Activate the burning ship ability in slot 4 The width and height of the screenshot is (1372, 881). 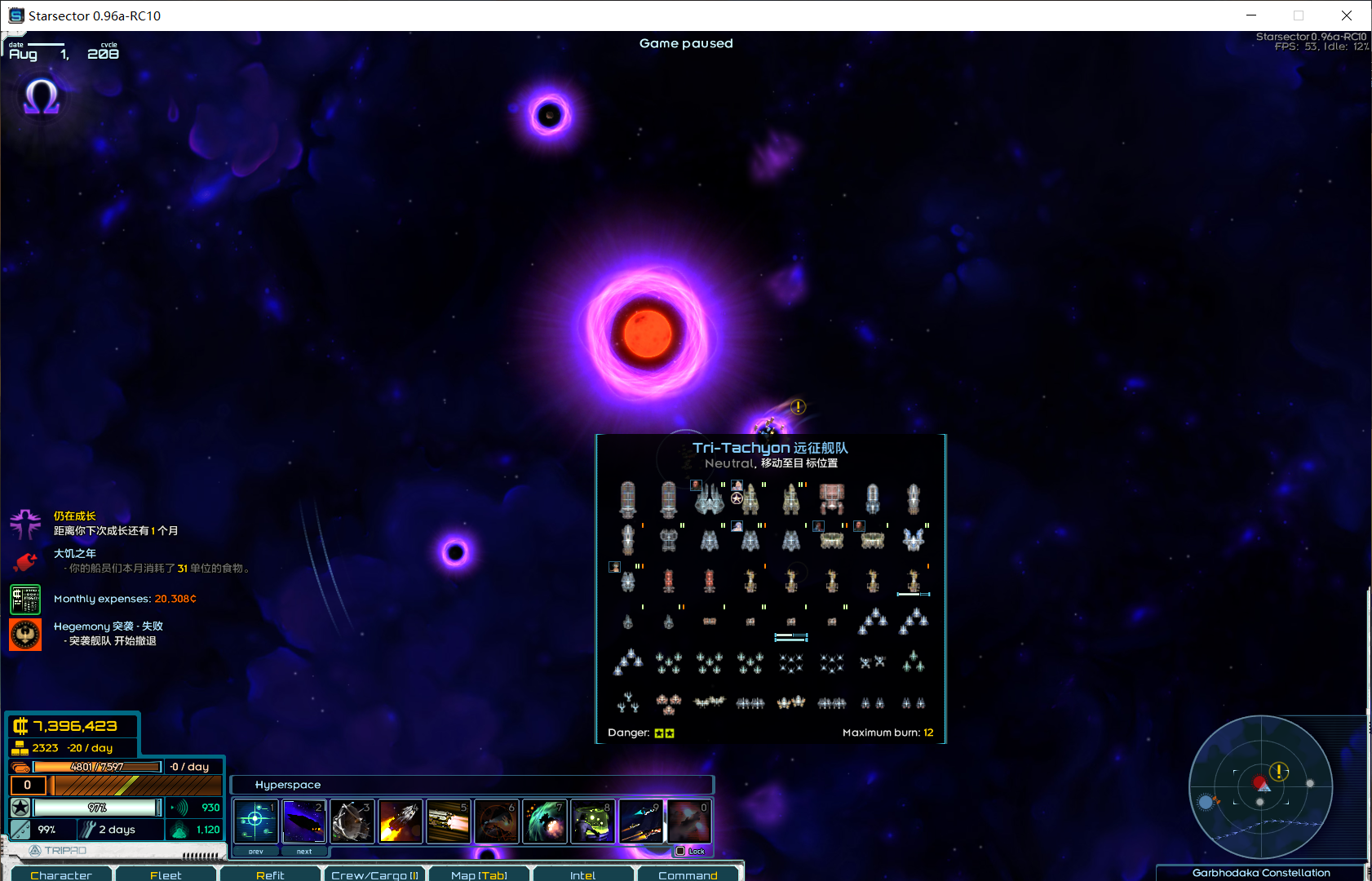pos(400,821)
